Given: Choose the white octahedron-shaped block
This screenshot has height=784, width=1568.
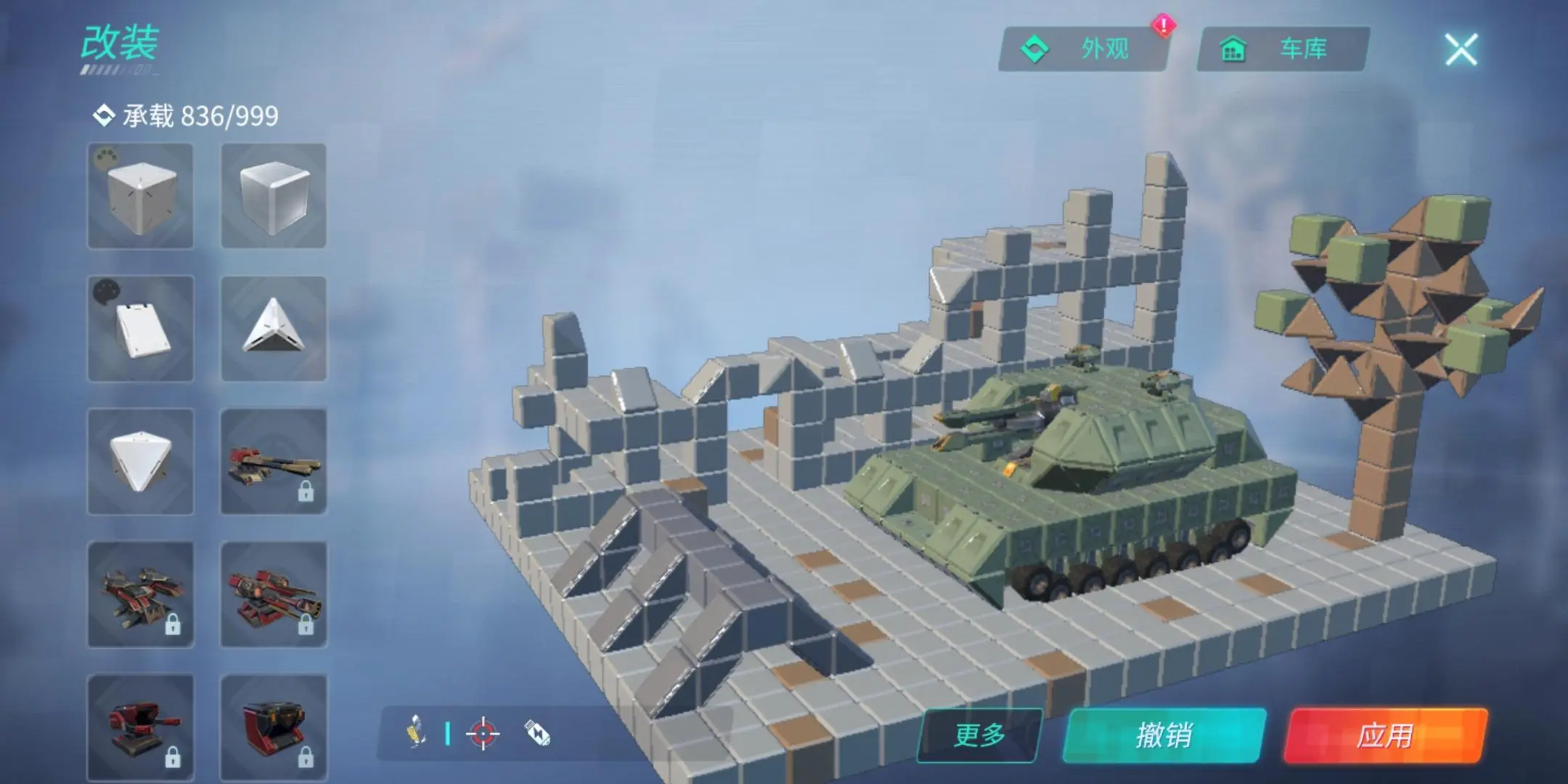Looking at the screenshot, I should tap(140, 462).
